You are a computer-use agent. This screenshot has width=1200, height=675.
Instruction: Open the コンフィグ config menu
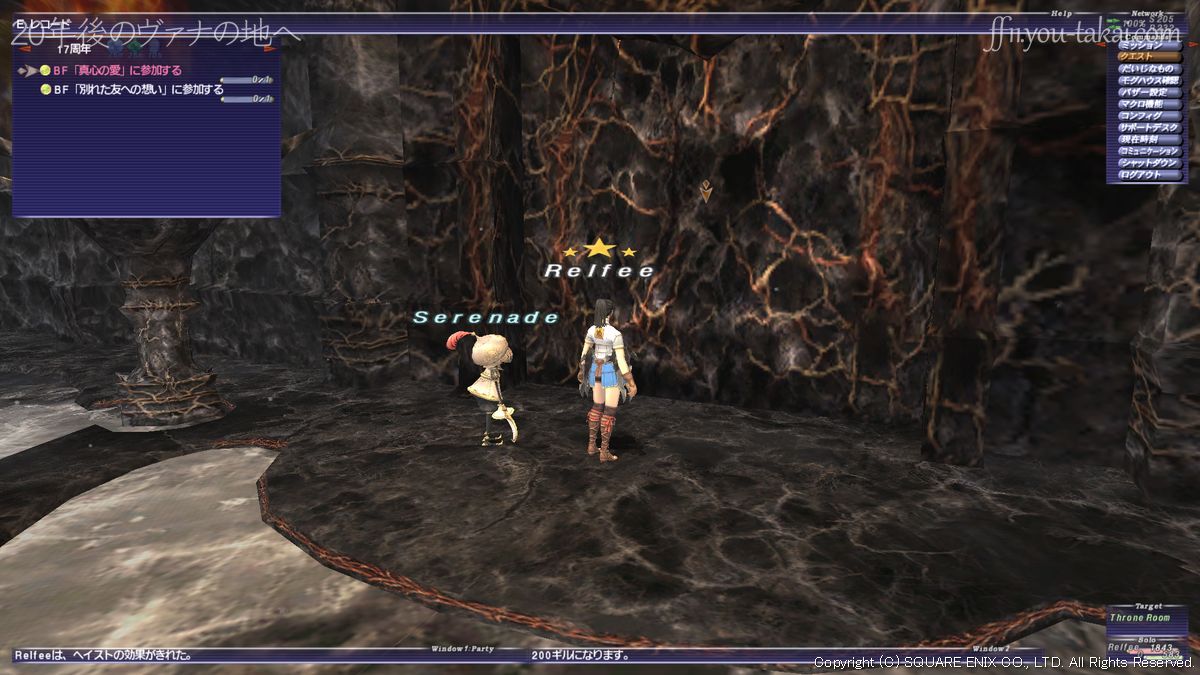tap(1146, 116)
